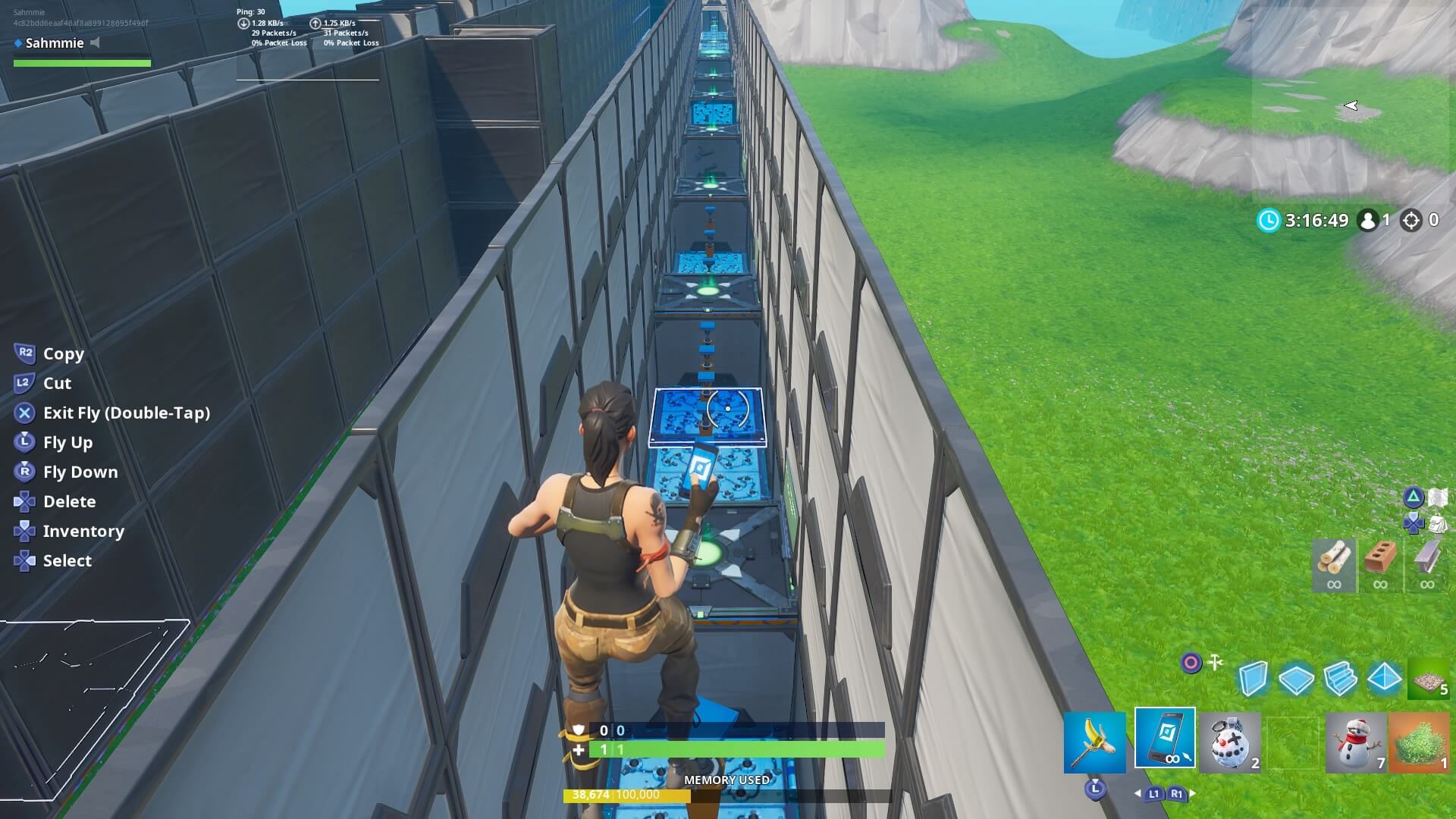Click Exit Fly in the action list

click(x=125, y=413)
